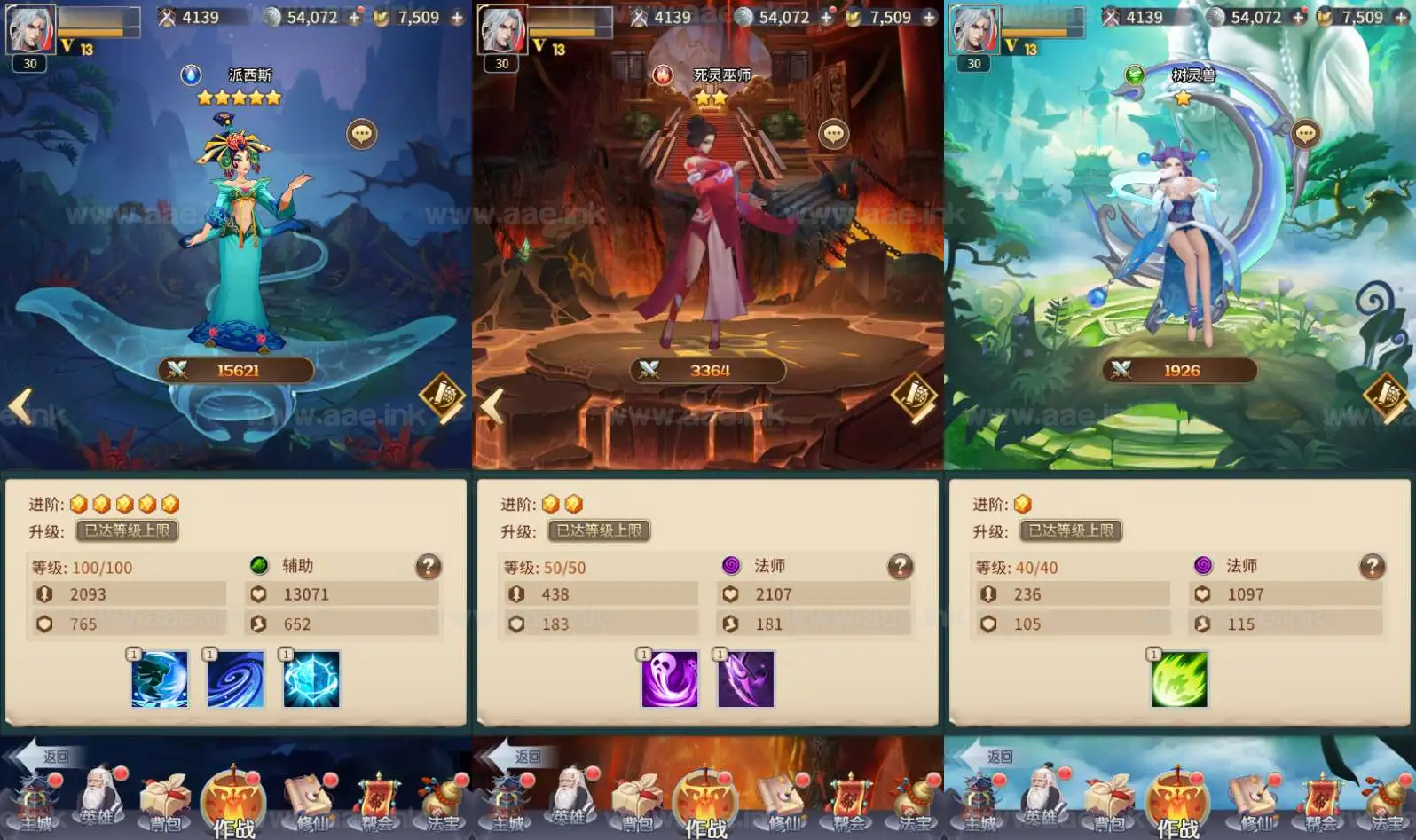Click the VIP 13 experience progress bar
Screen dimensions: 1416x840
[x=98, y=29]
